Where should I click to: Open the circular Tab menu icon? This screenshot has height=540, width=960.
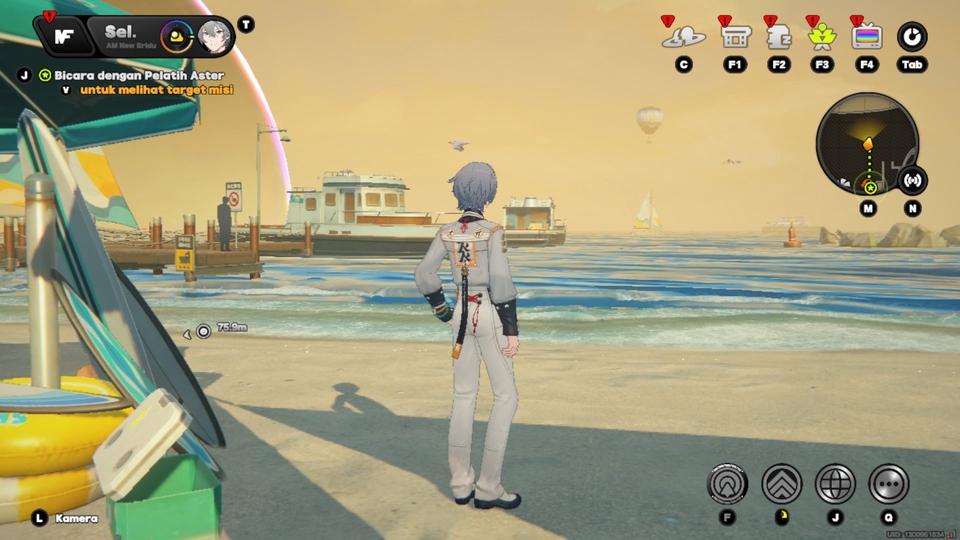pyautogui.click(x=912, y=37)
